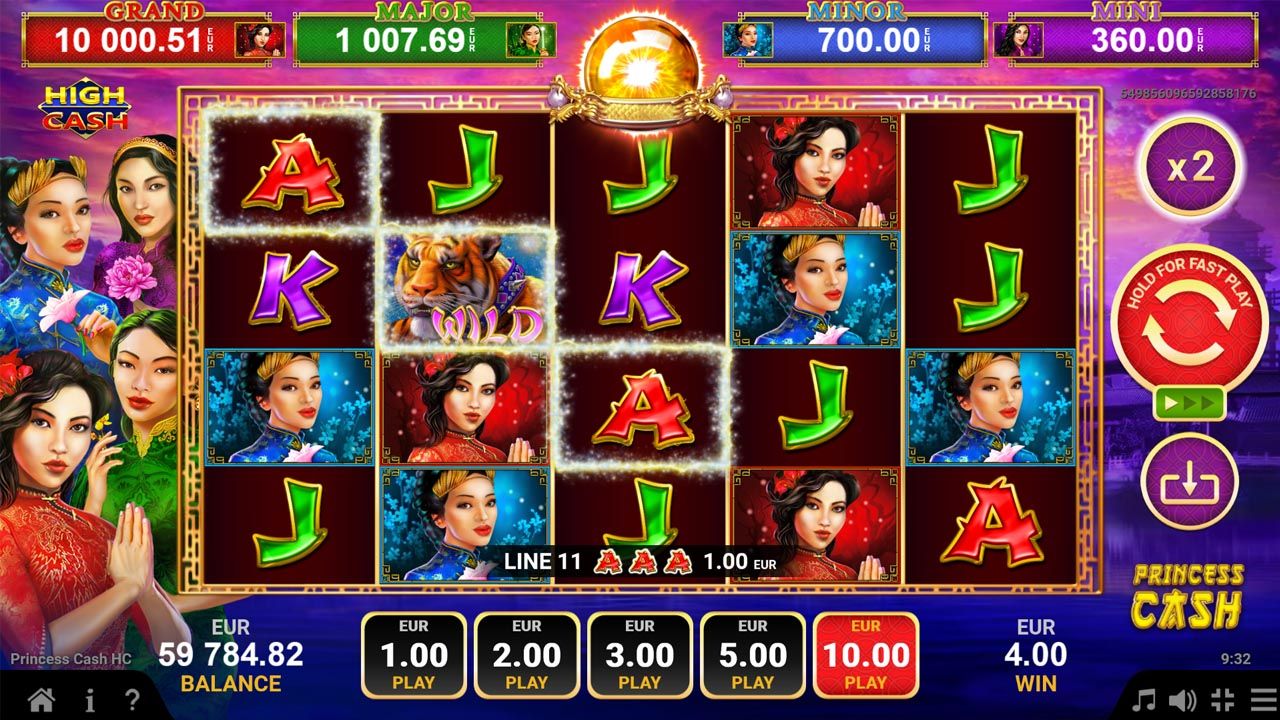Show help via the question mark
Screen dimensions: 1280x720
click(x=132, y=699)
